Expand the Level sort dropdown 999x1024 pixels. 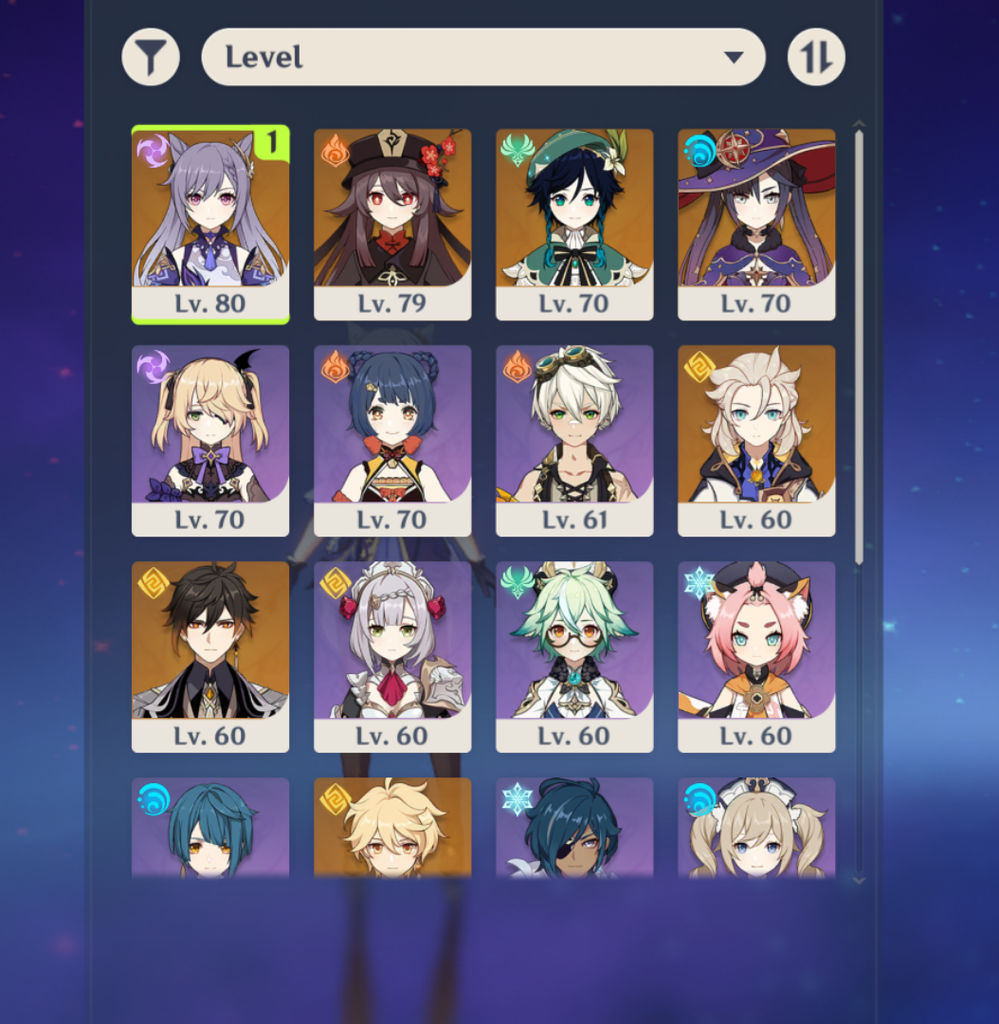click(483, 57)
